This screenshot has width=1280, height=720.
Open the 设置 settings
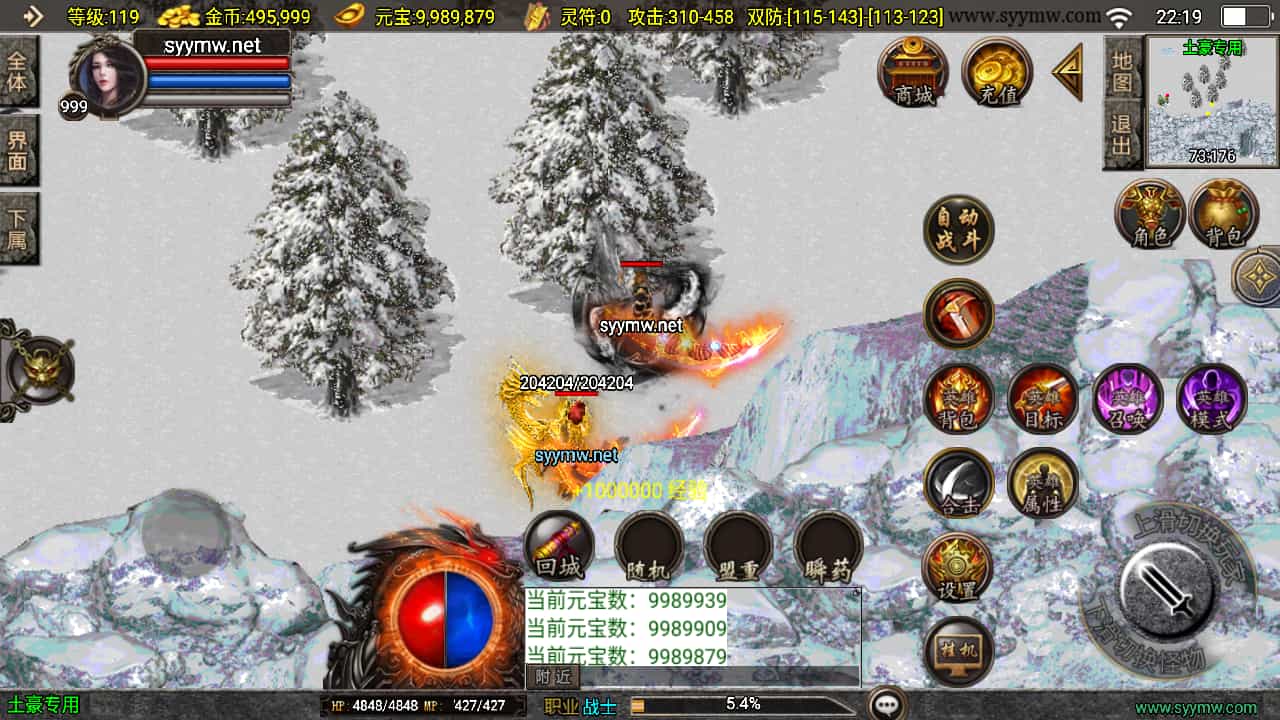pos(958,567)
